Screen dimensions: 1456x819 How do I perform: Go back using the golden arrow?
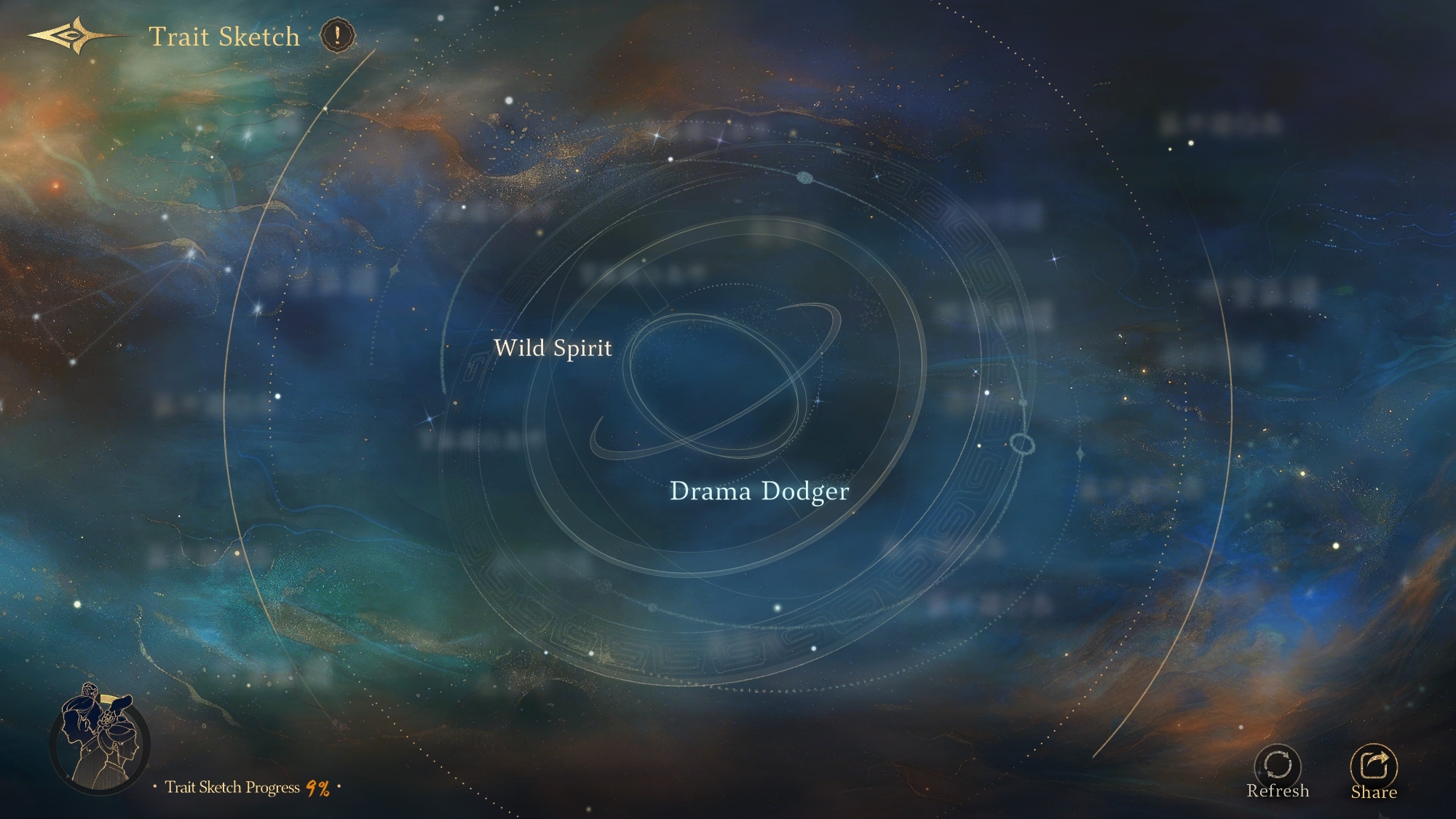point(71,36)
